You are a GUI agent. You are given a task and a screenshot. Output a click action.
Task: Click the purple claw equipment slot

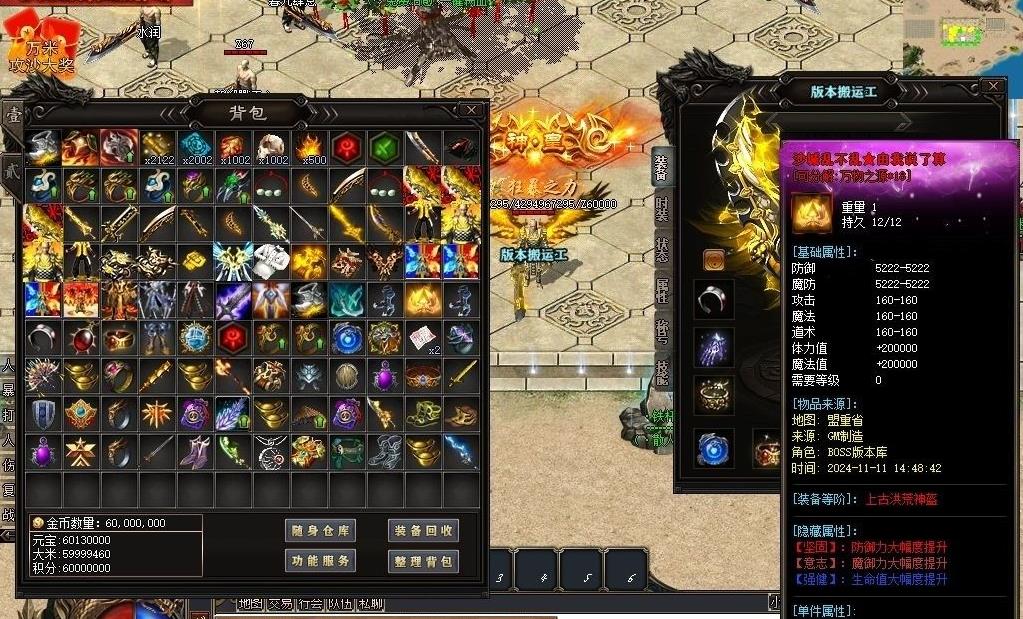(713, 347)
